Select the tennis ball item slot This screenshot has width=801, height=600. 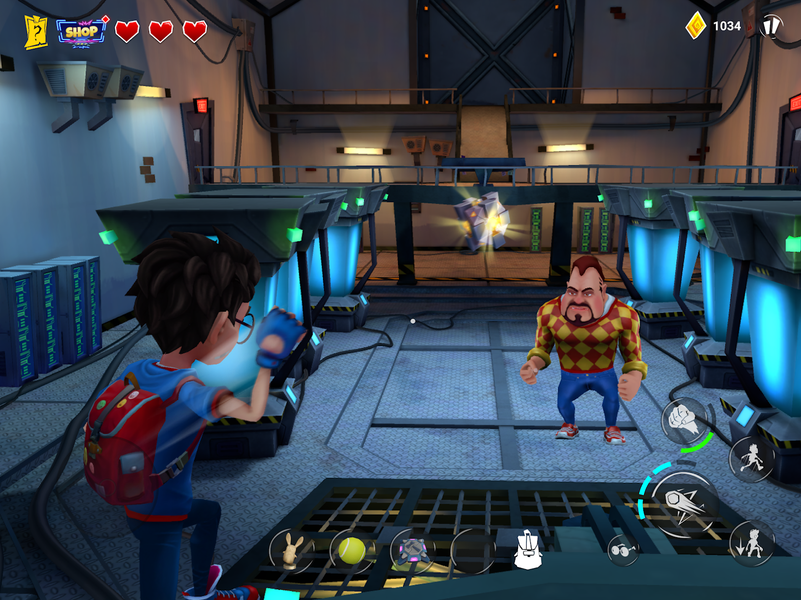[x=351, y=550]
